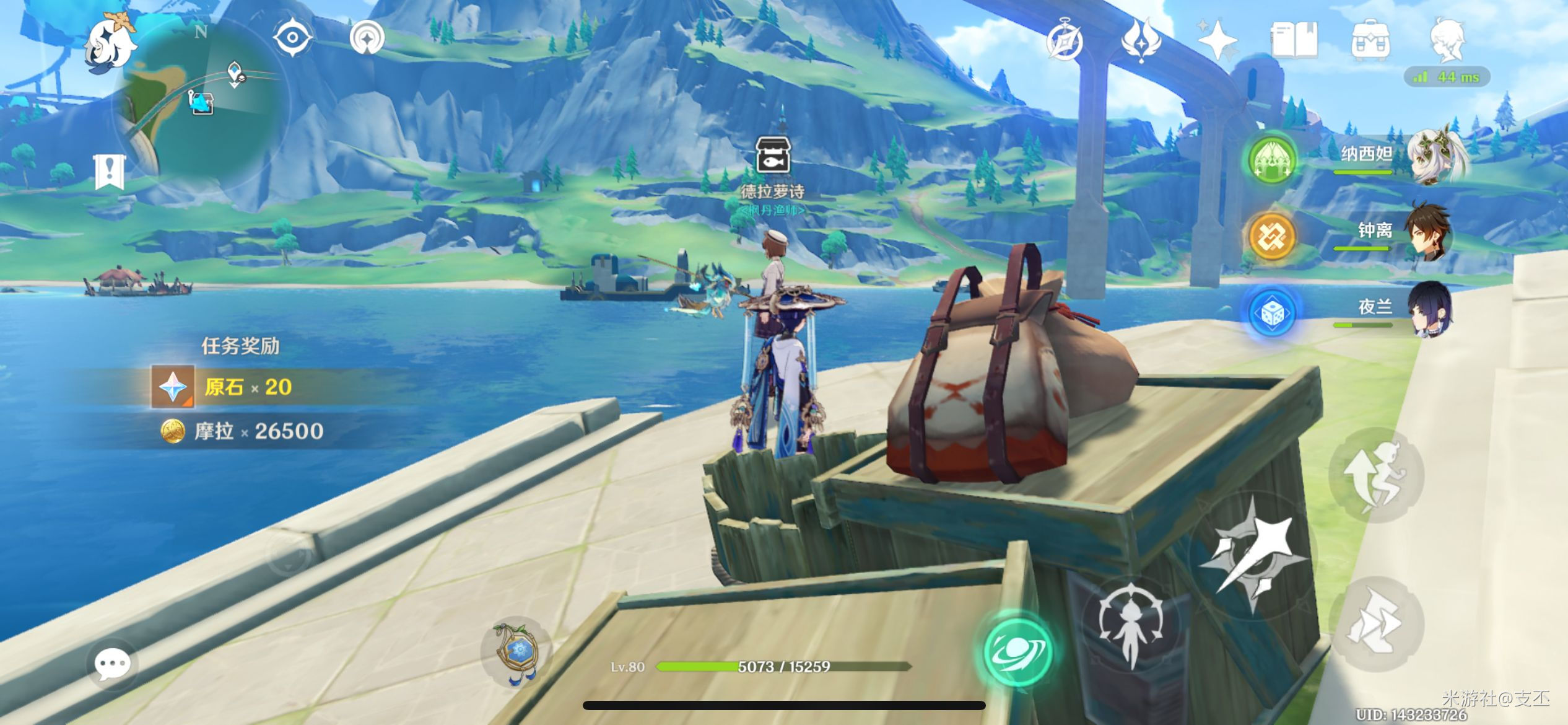The height and width of the screenshot is (725, 1568).
Task: Toggle the elemental sight eye icon
Action: (x=292, y=37)
